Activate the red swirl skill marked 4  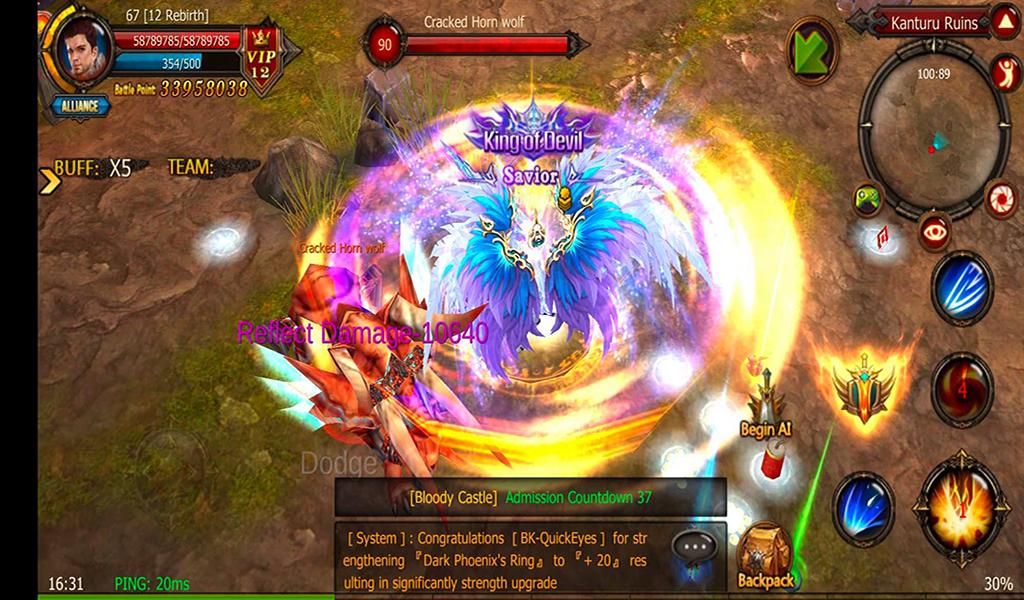962,390
